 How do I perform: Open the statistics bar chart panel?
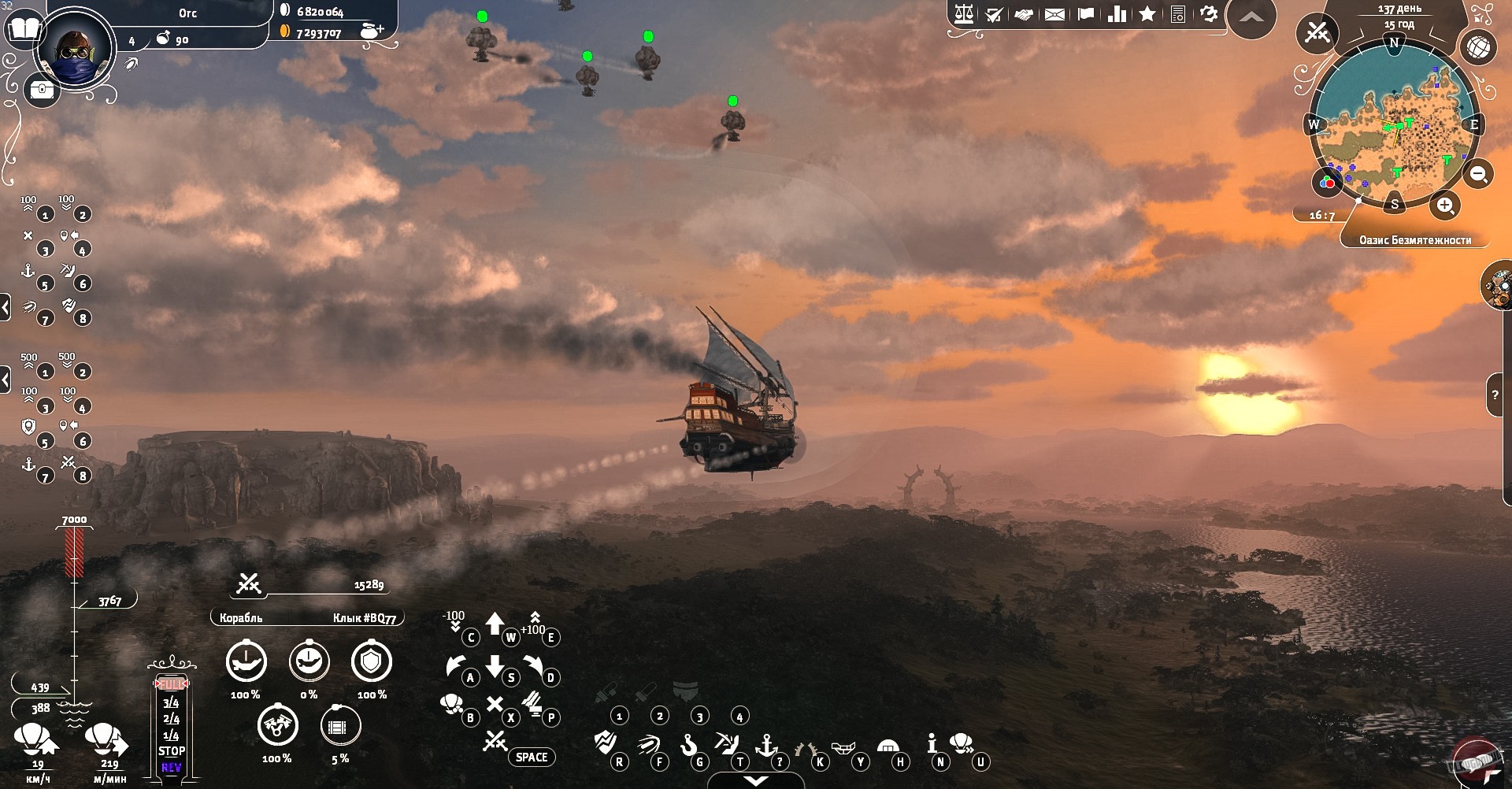pos(1117,13)
